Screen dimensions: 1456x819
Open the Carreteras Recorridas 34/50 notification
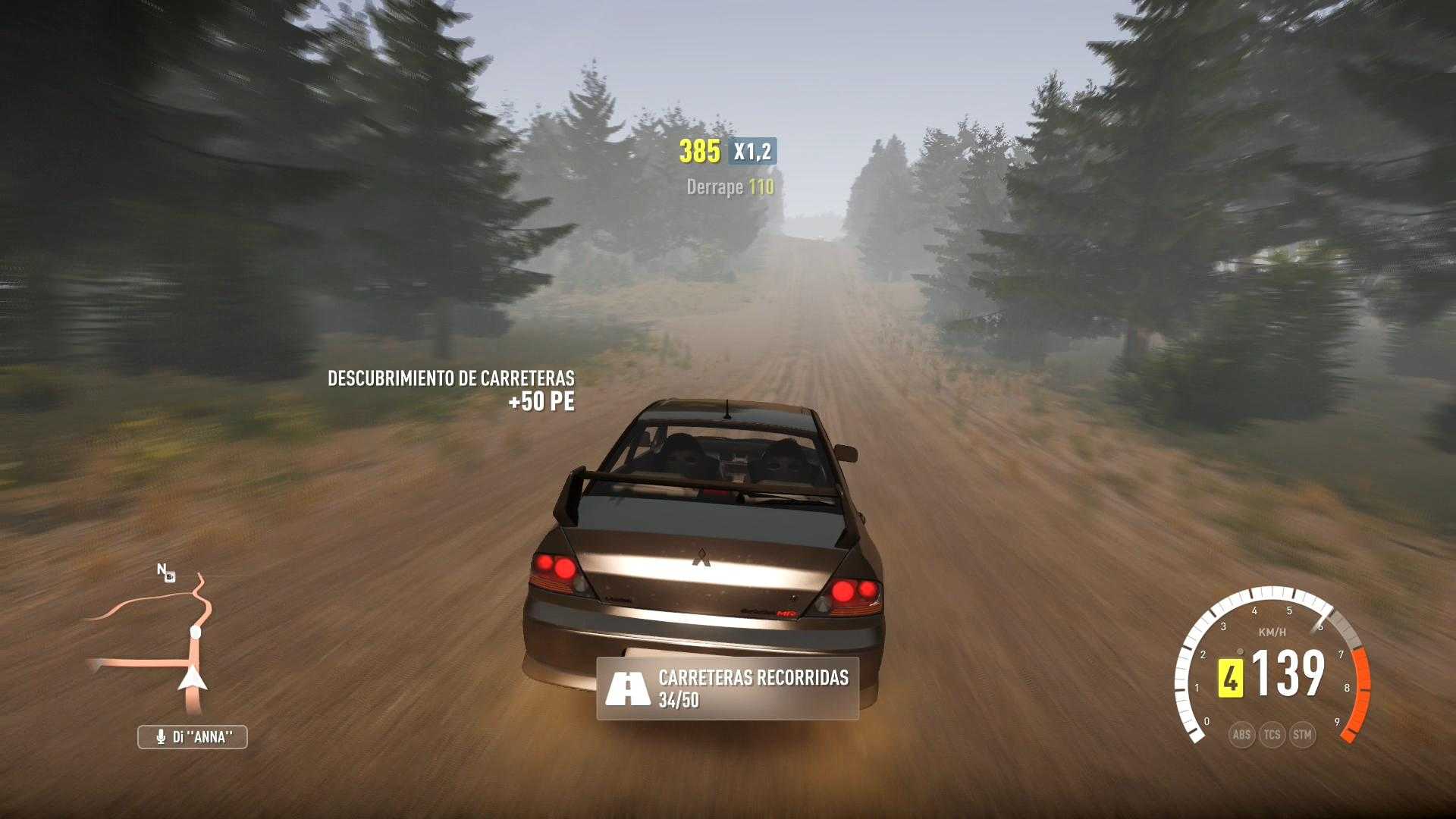pos(727,689)
